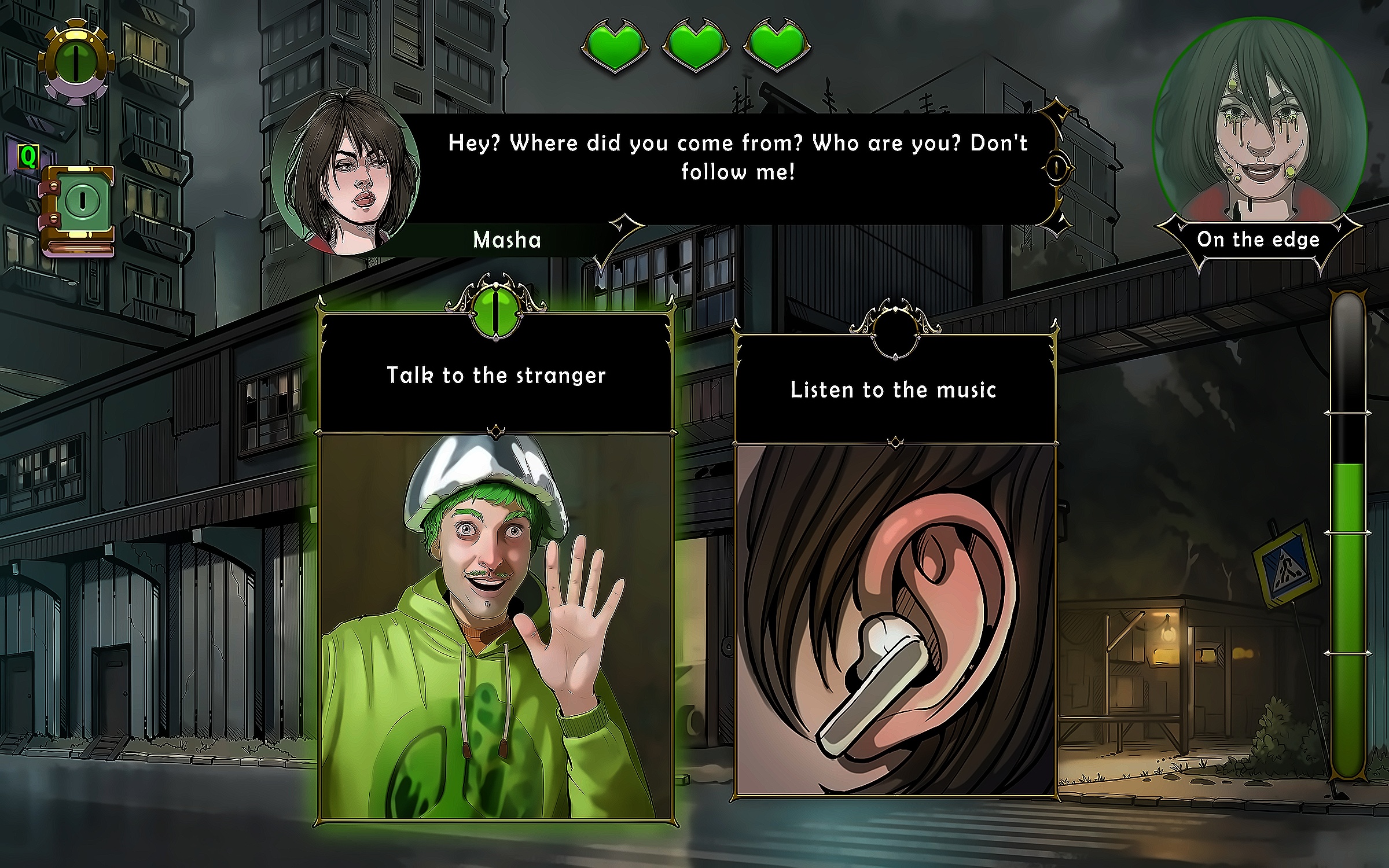Screen dimensions: 1389x868
Task: Click Masha's dialogue portrait
Action: [347, 174]
